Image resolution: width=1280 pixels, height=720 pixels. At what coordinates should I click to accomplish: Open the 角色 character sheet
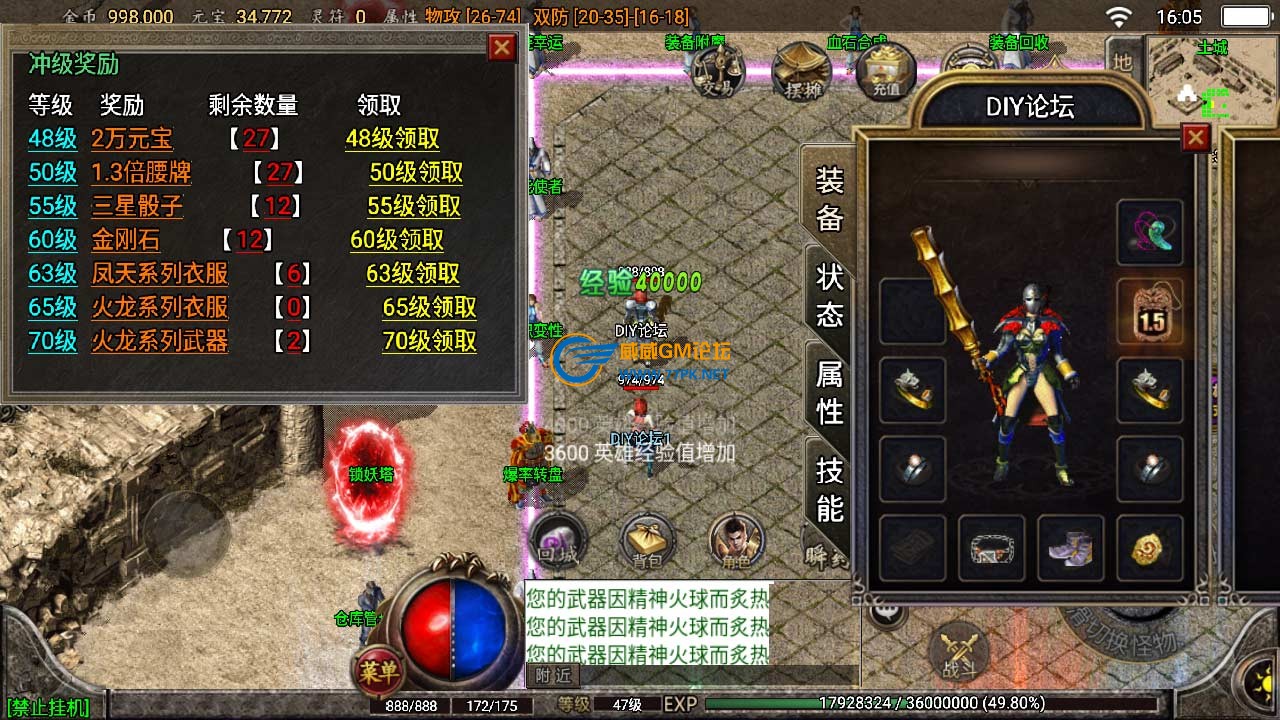click(x=737, y=542)
